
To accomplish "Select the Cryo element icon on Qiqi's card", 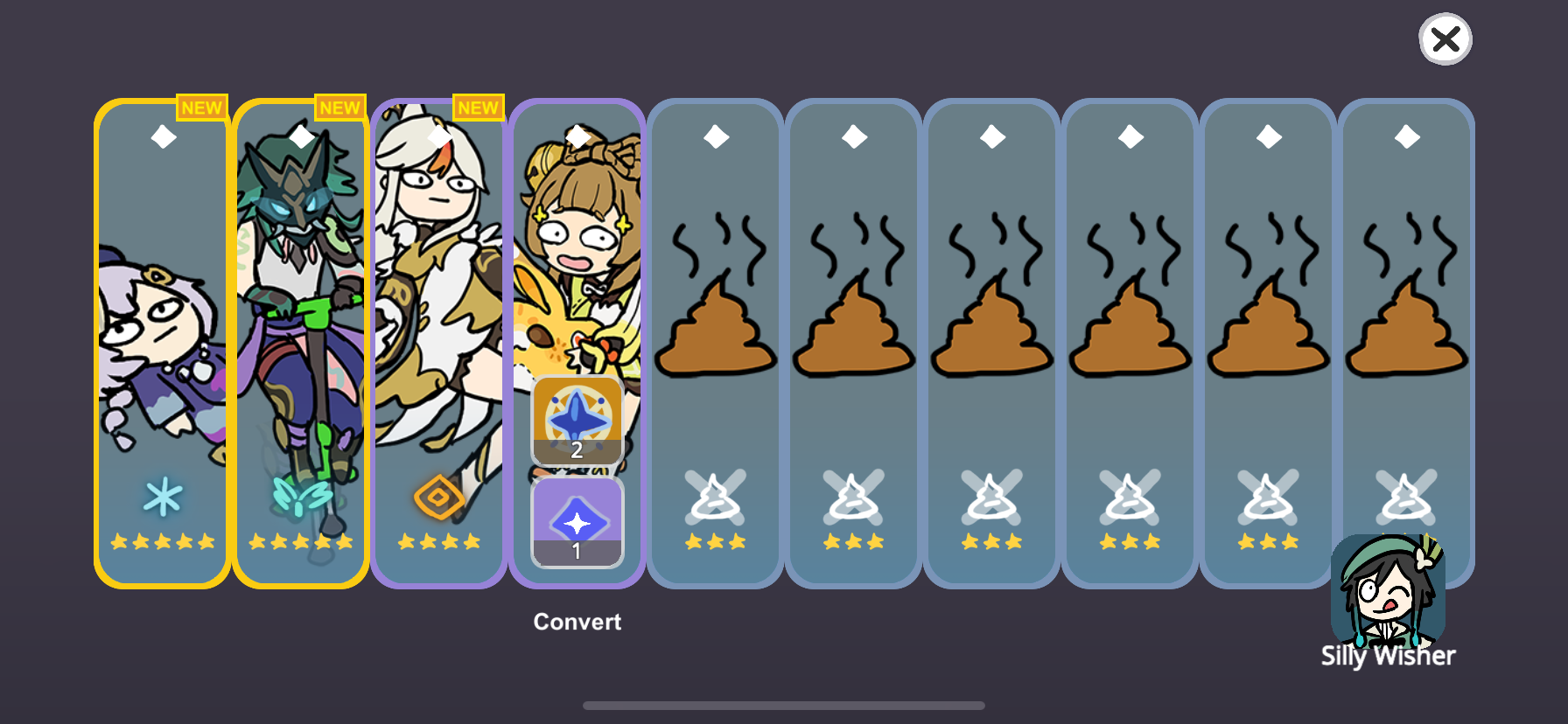I will click(x=161, y=497).
